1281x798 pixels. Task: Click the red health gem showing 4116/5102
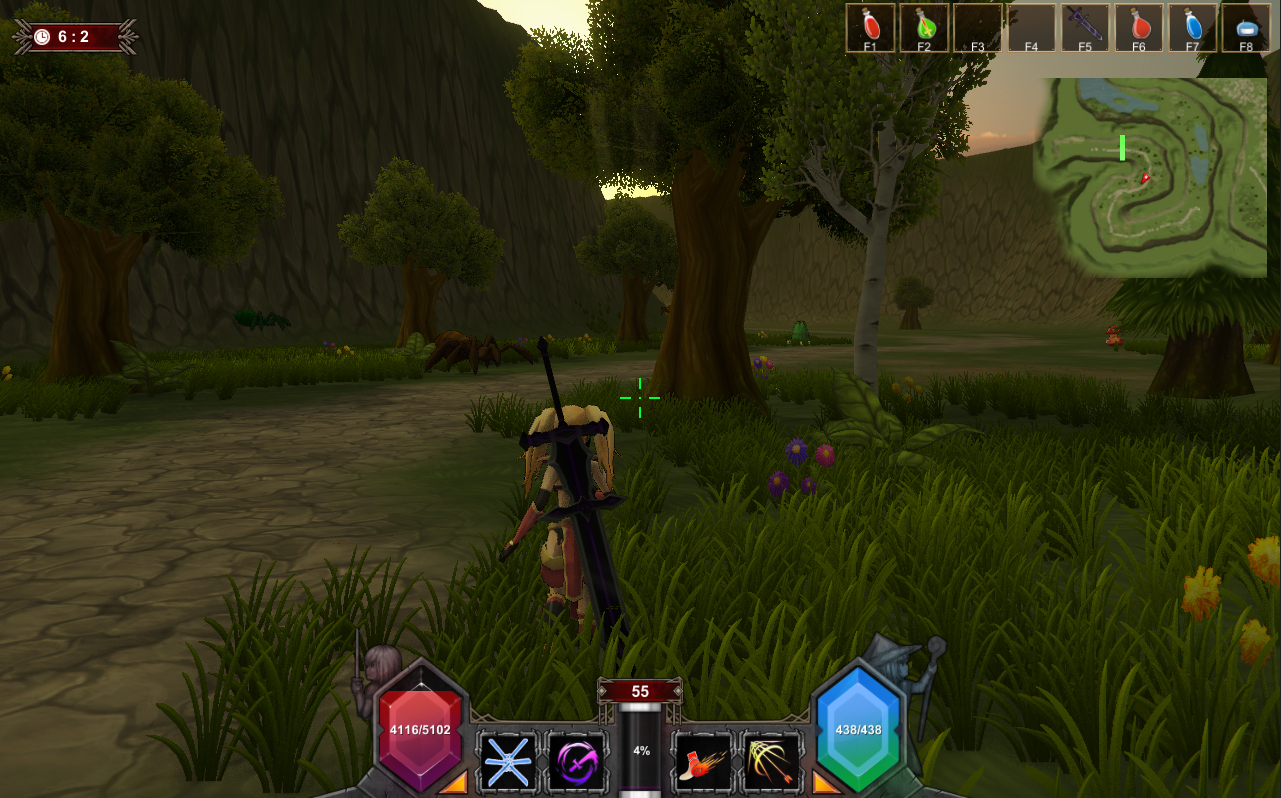(x=421, y=730)
